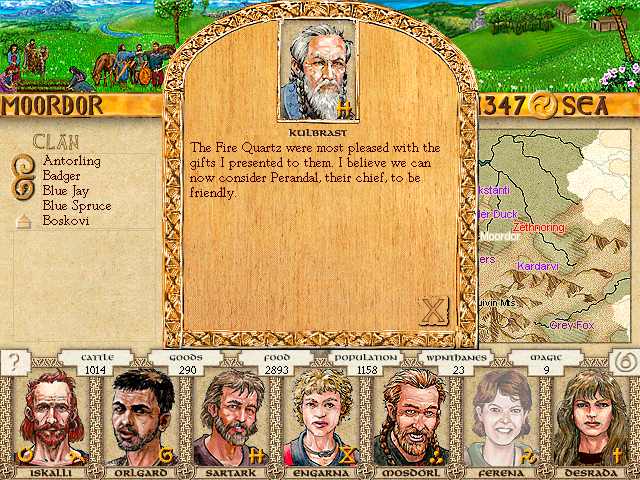Choose the Badger clan entry
Image resolution: width=640 pixels, height=480 pixels.
click(62, 175)
